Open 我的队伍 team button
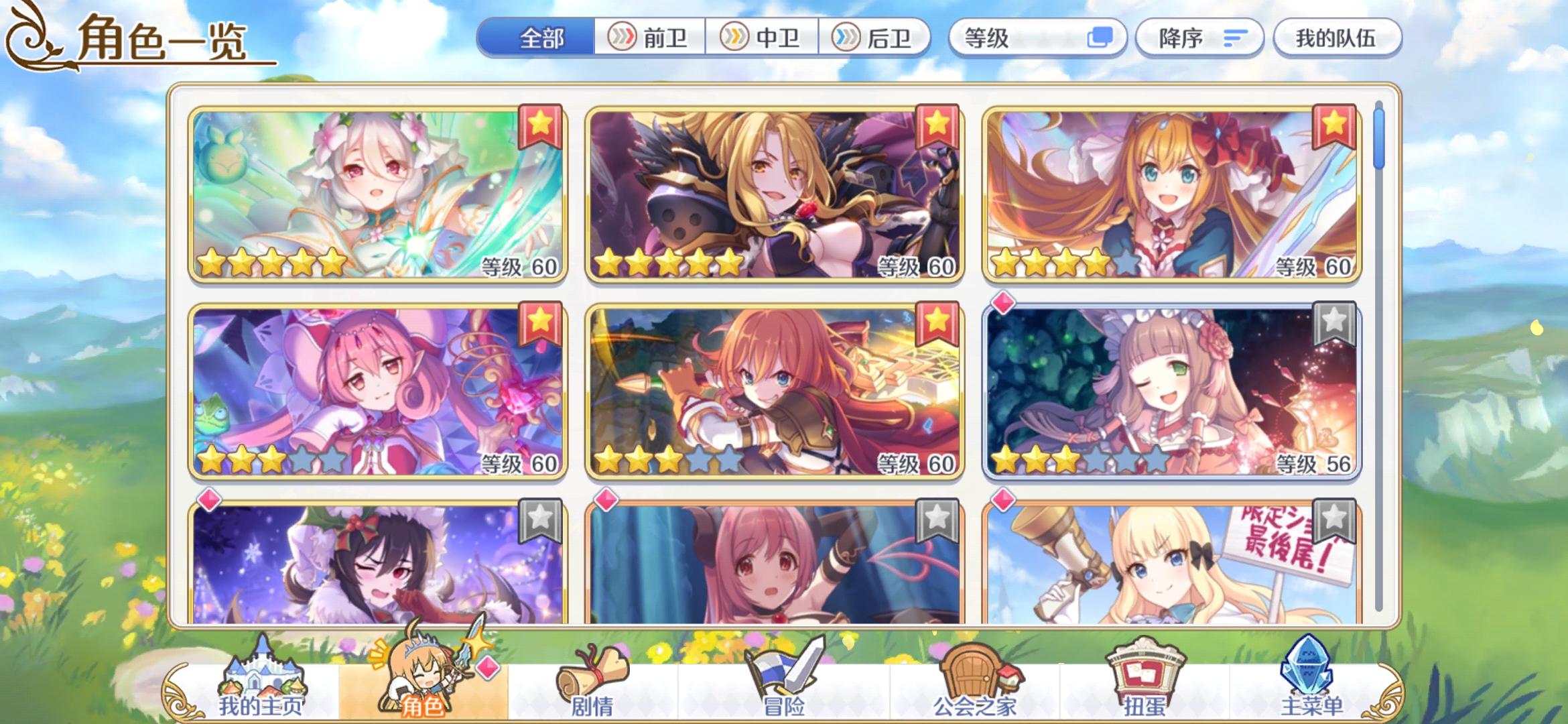 pyautogui.click(x=1337, y=38)
